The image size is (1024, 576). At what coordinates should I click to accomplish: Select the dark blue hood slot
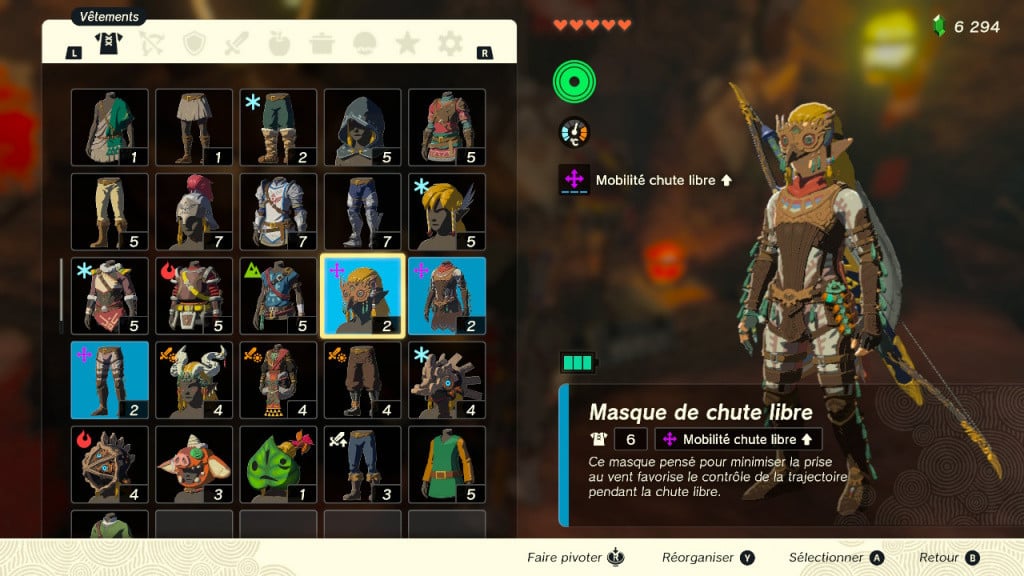coord(362,127)
